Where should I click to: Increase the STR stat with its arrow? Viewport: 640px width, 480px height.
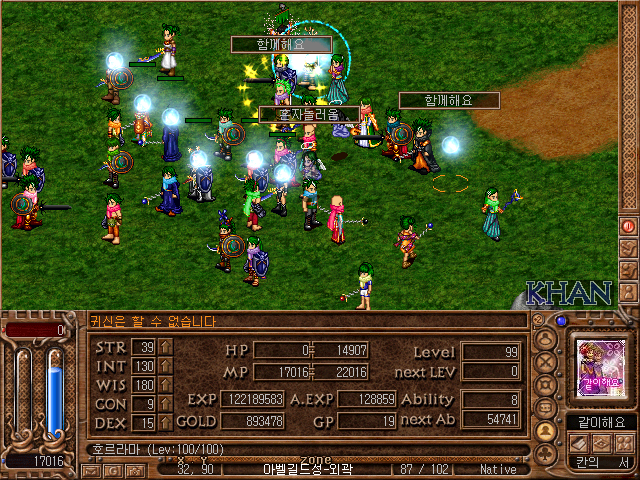[x=165, y=347]
